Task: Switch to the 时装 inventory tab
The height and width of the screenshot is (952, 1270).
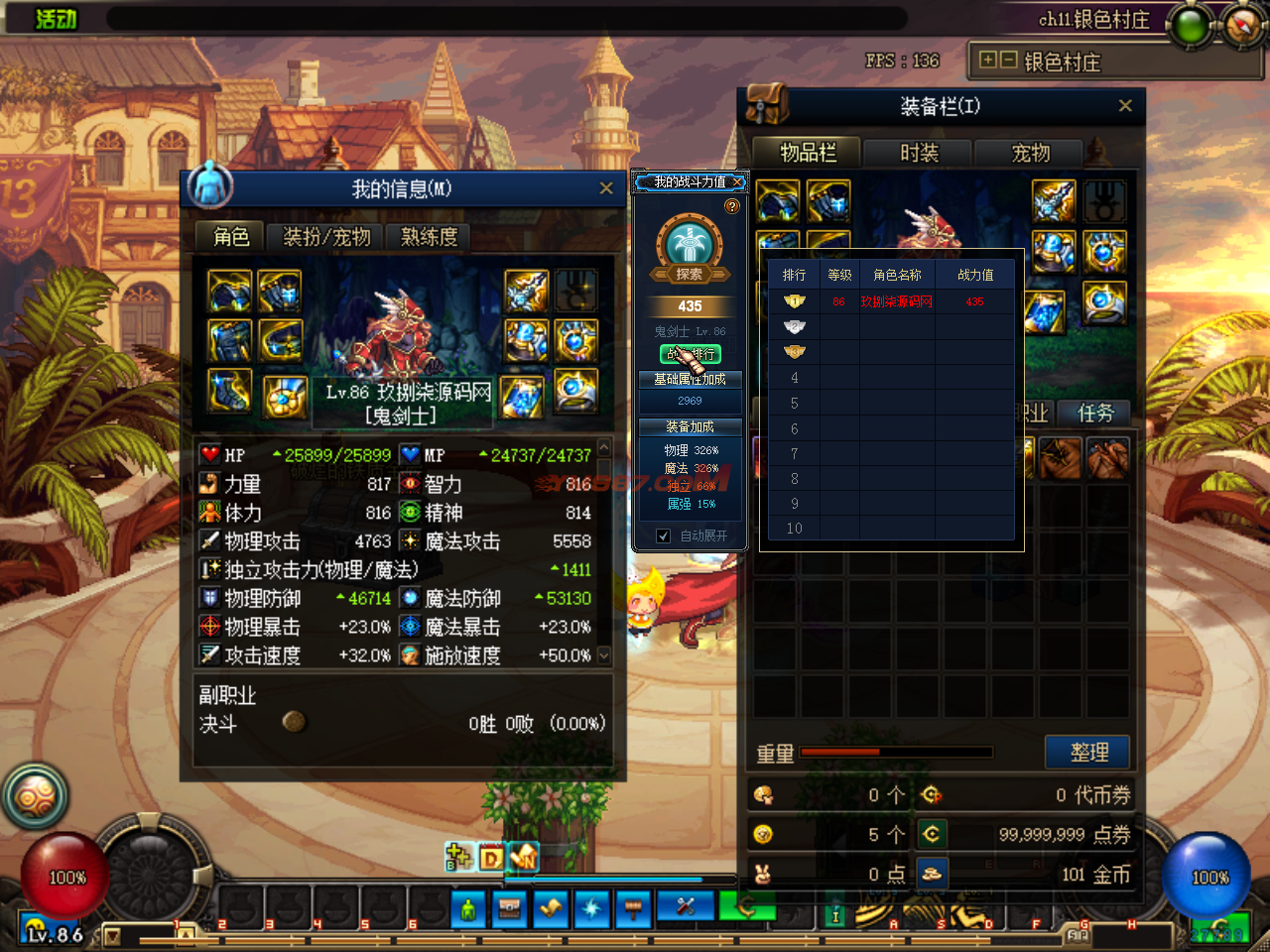Action: point(919,153)
